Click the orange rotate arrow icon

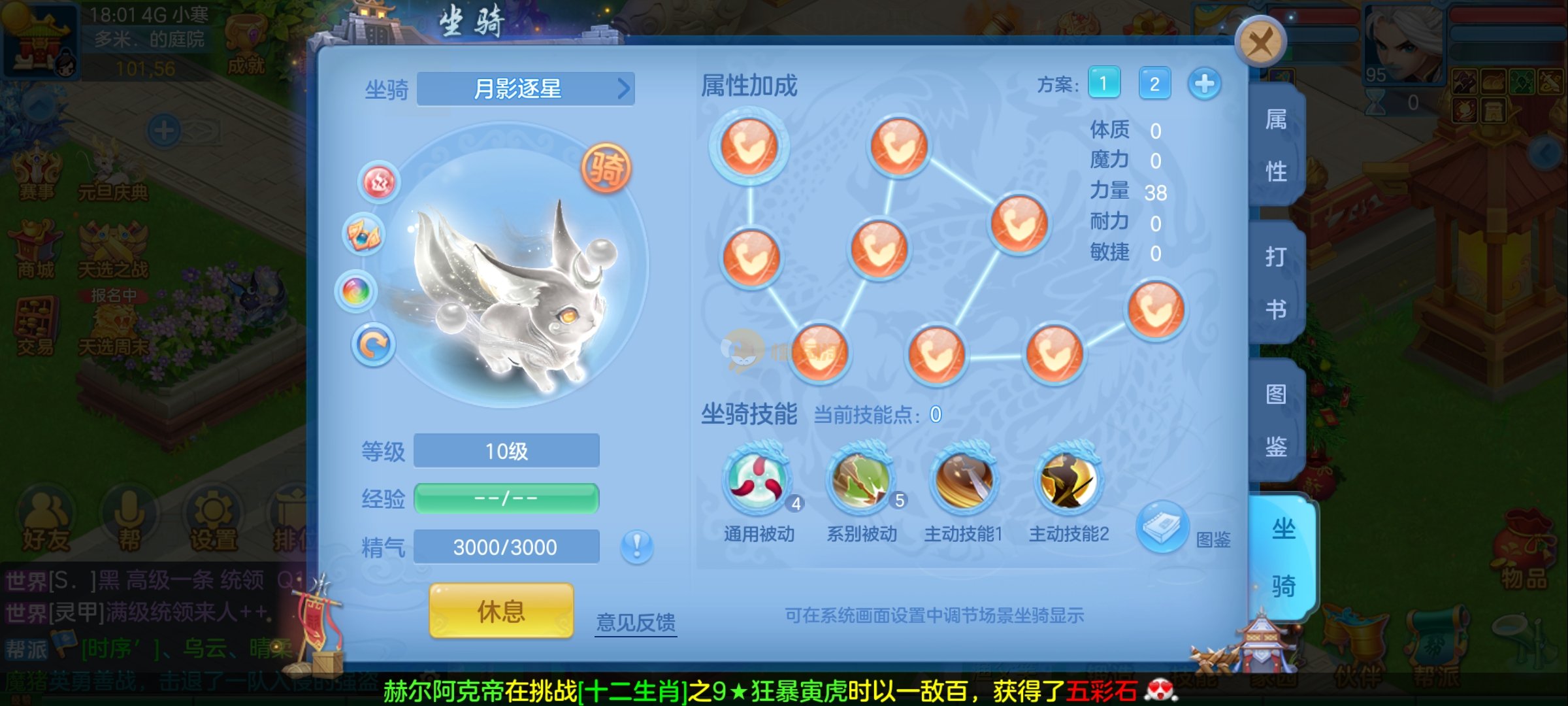[x=373, y=345]
